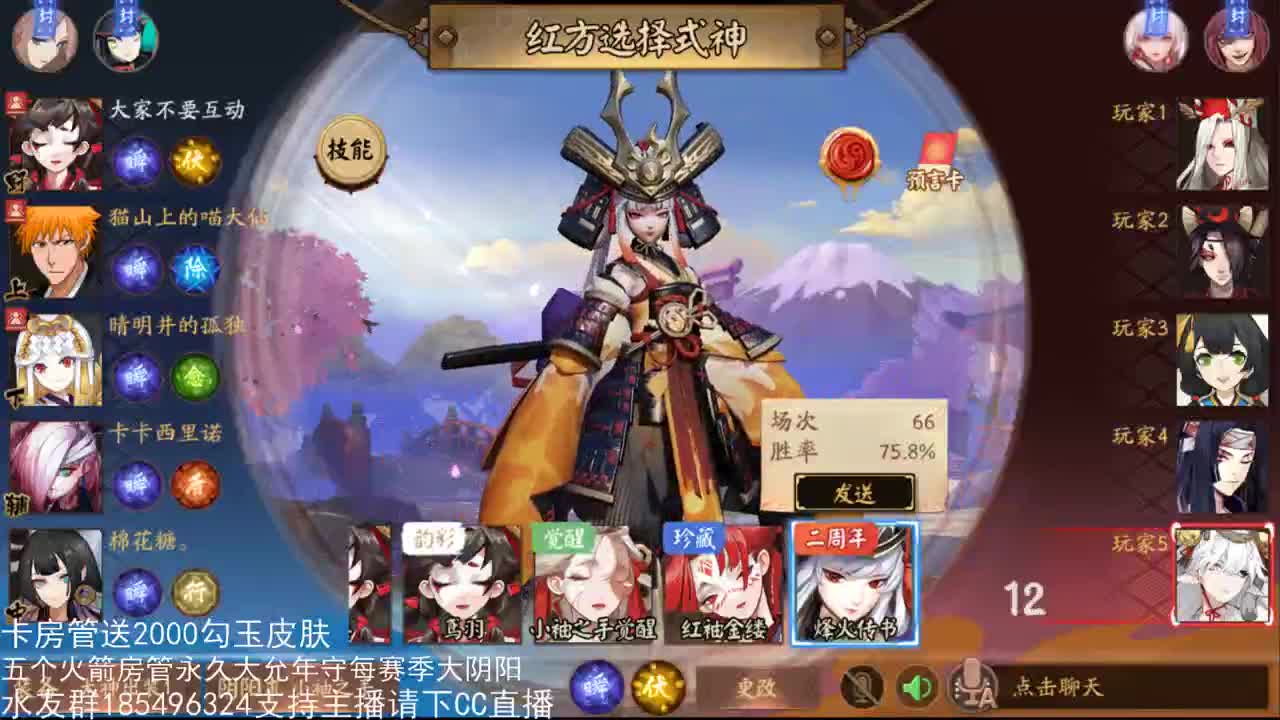Open the 技能 skill info panel
This screenshot has height=720, width=1280.
click(350, 150)
